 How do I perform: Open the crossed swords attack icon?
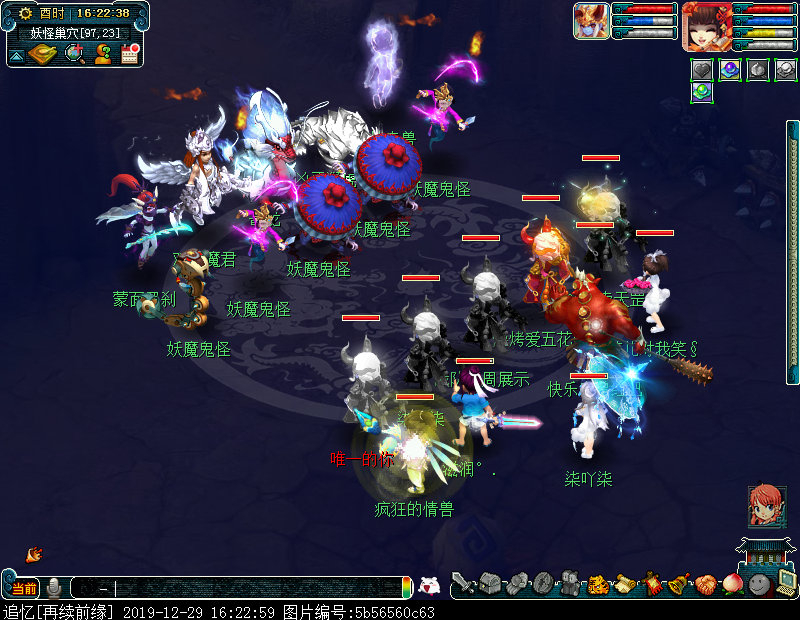tap(462, 584)
